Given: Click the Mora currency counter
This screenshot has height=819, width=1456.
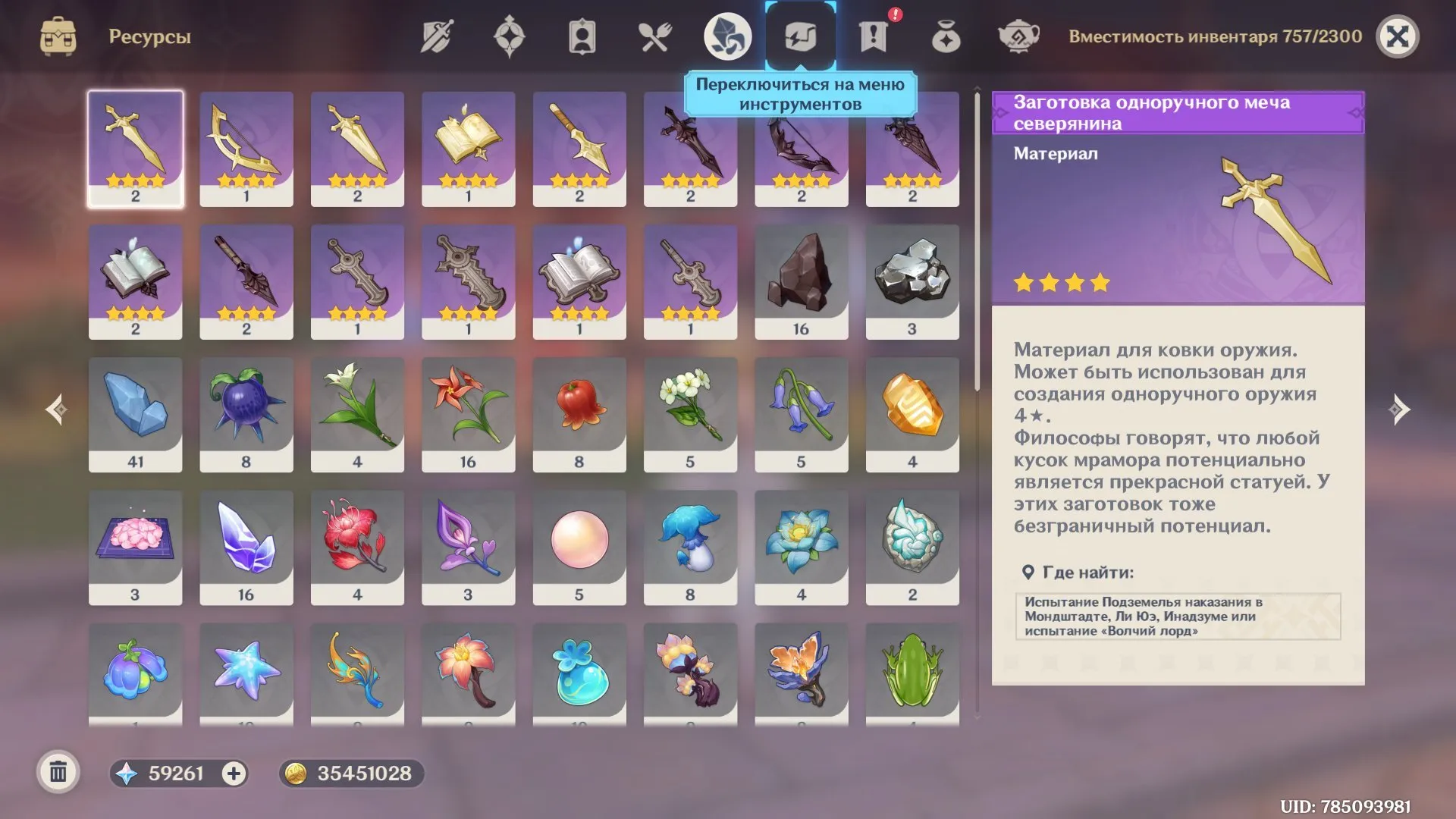Looking at the screenshot, I should [350, 774].
